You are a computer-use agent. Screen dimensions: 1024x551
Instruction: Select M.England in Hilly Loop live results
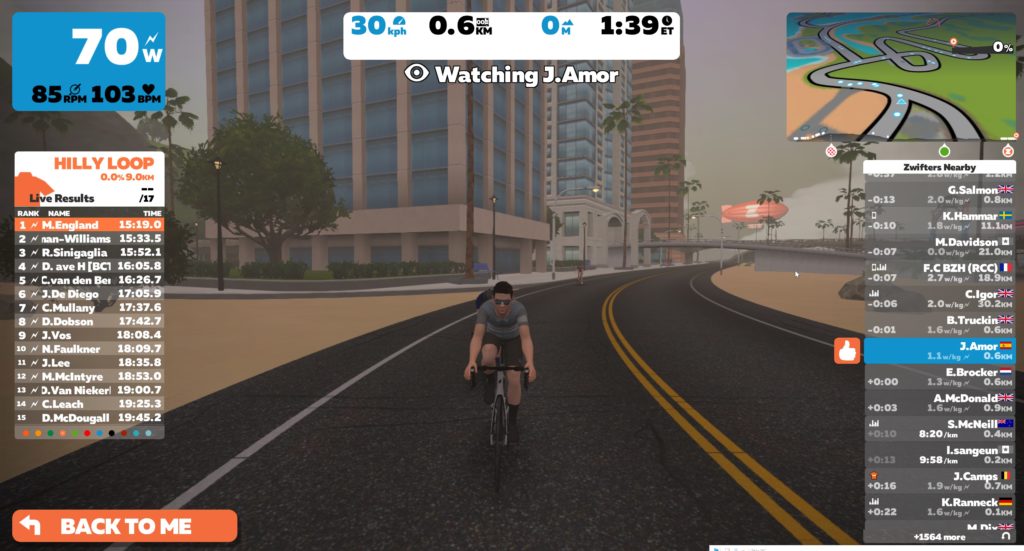tap(89, 225)
